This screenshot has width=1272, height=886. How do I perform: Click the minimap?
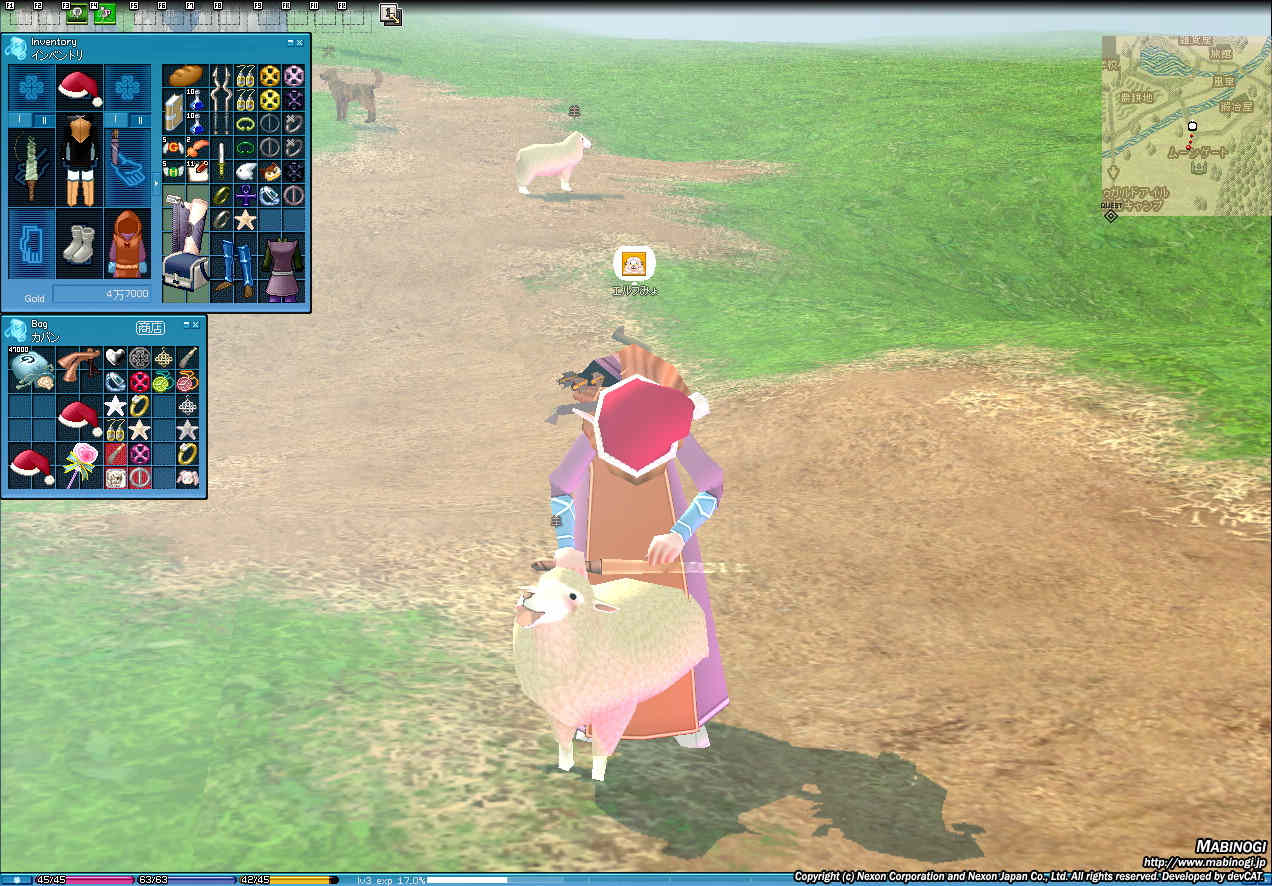point(1185,125)
